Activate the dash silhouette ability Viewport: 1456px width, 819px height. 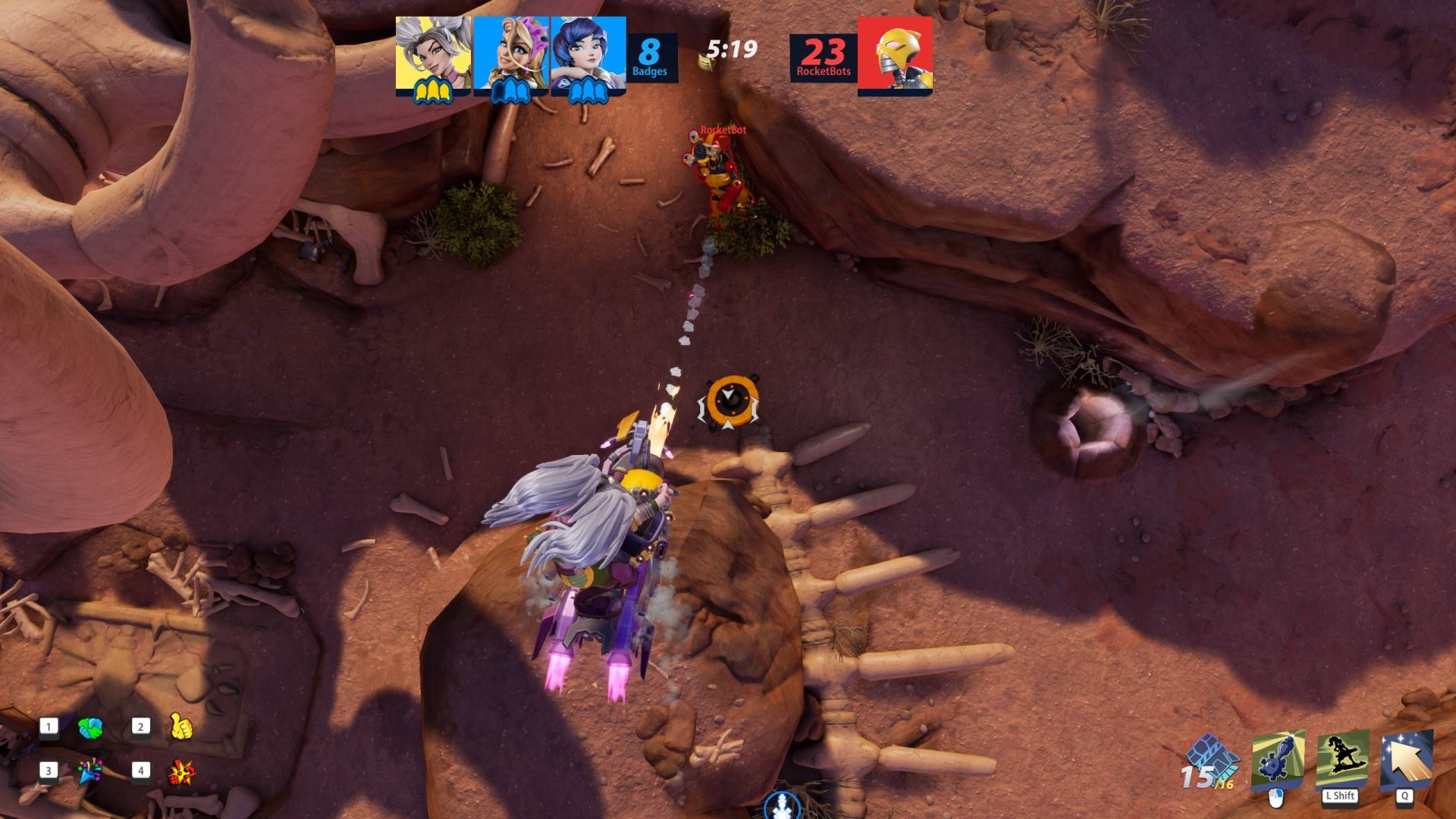coord(1342,759)
